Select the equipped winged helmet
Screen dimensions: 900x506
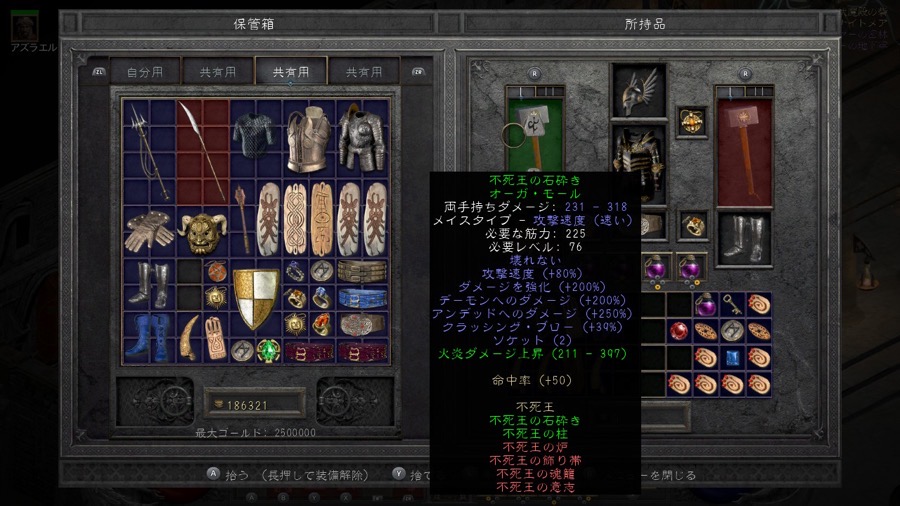click(639, 92)
